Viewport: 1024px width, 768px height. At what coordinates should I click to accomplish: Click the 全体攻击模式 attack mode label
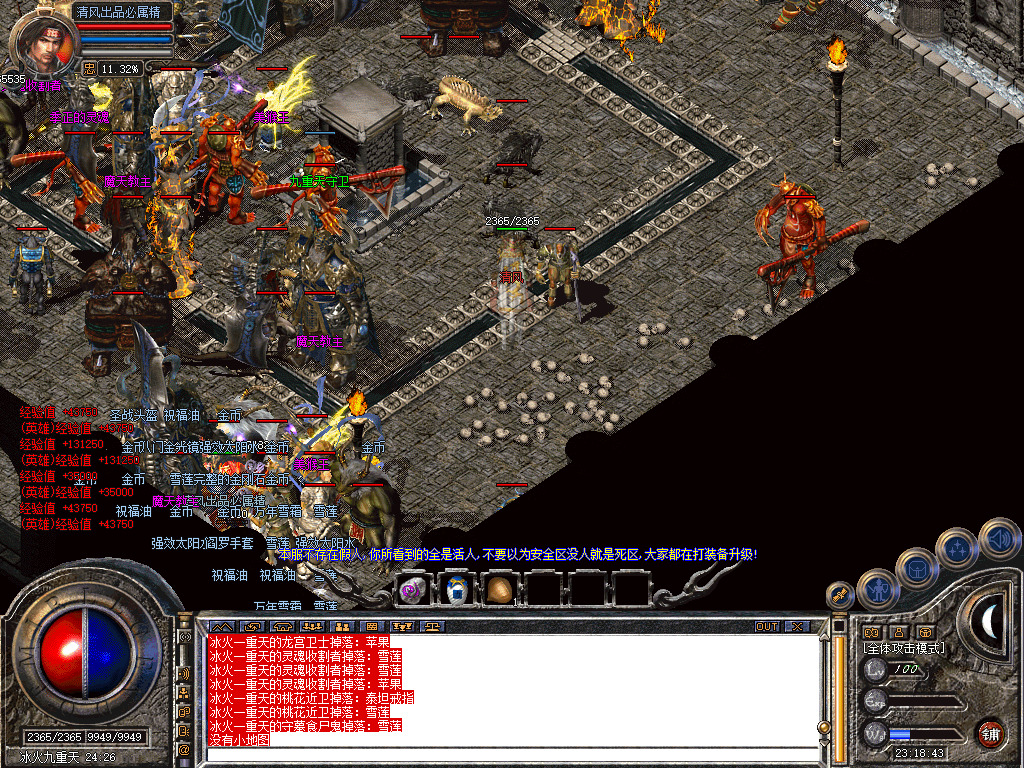coord(904,648)
